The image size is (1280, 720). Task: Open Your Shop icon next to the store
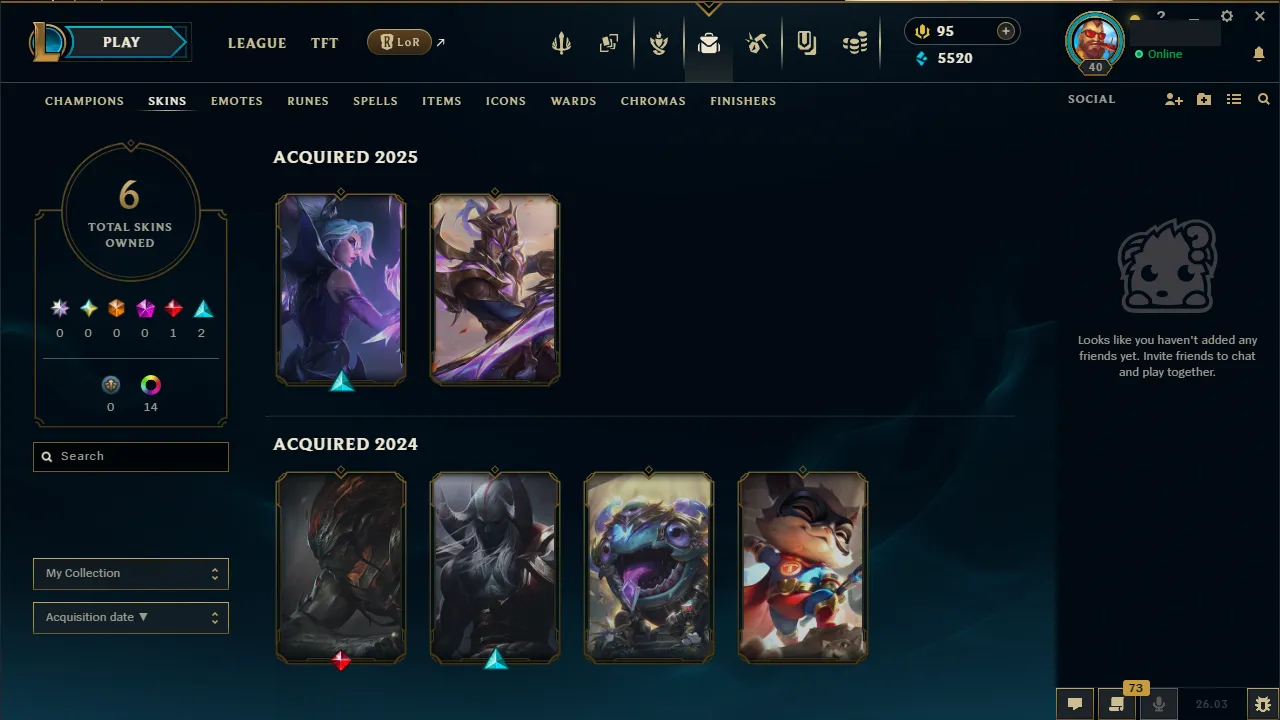pyautogui.click(x=806, y=43)
